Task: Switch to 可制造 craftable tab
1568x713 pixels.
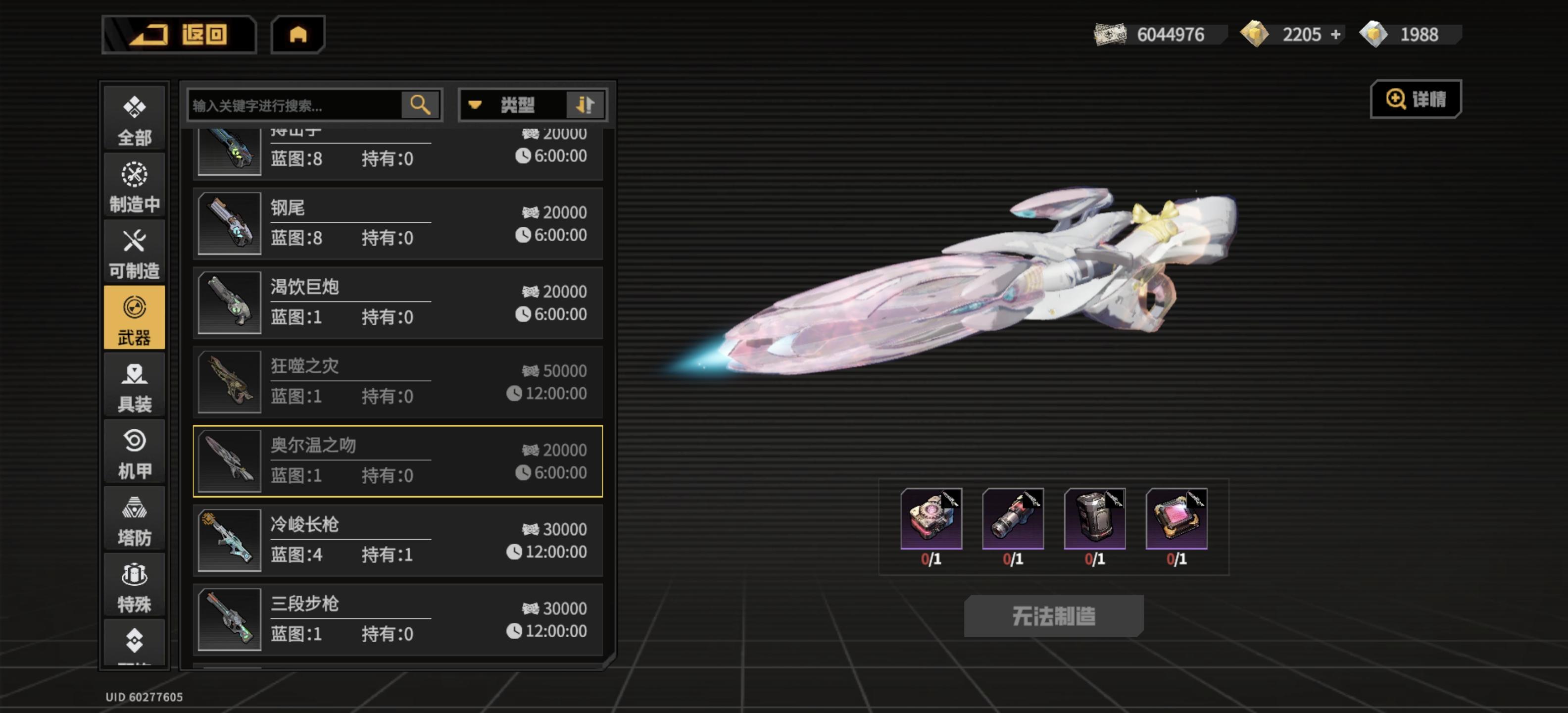Action: 135,253
